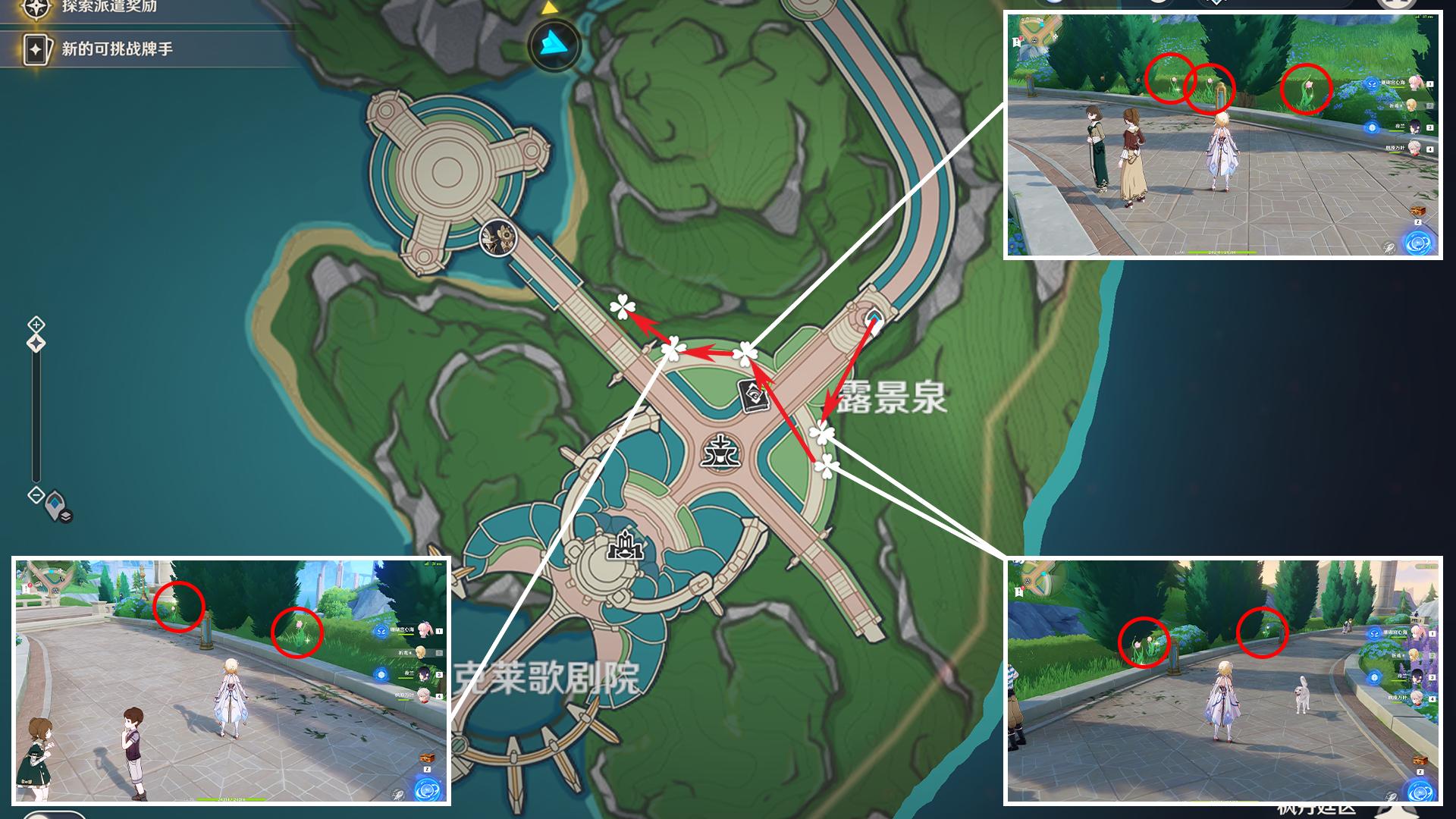This screenshot has width=1456, height=819.
Task: Select the teleport waypoint marker near 露景泉
Action: tap(874, 320)
